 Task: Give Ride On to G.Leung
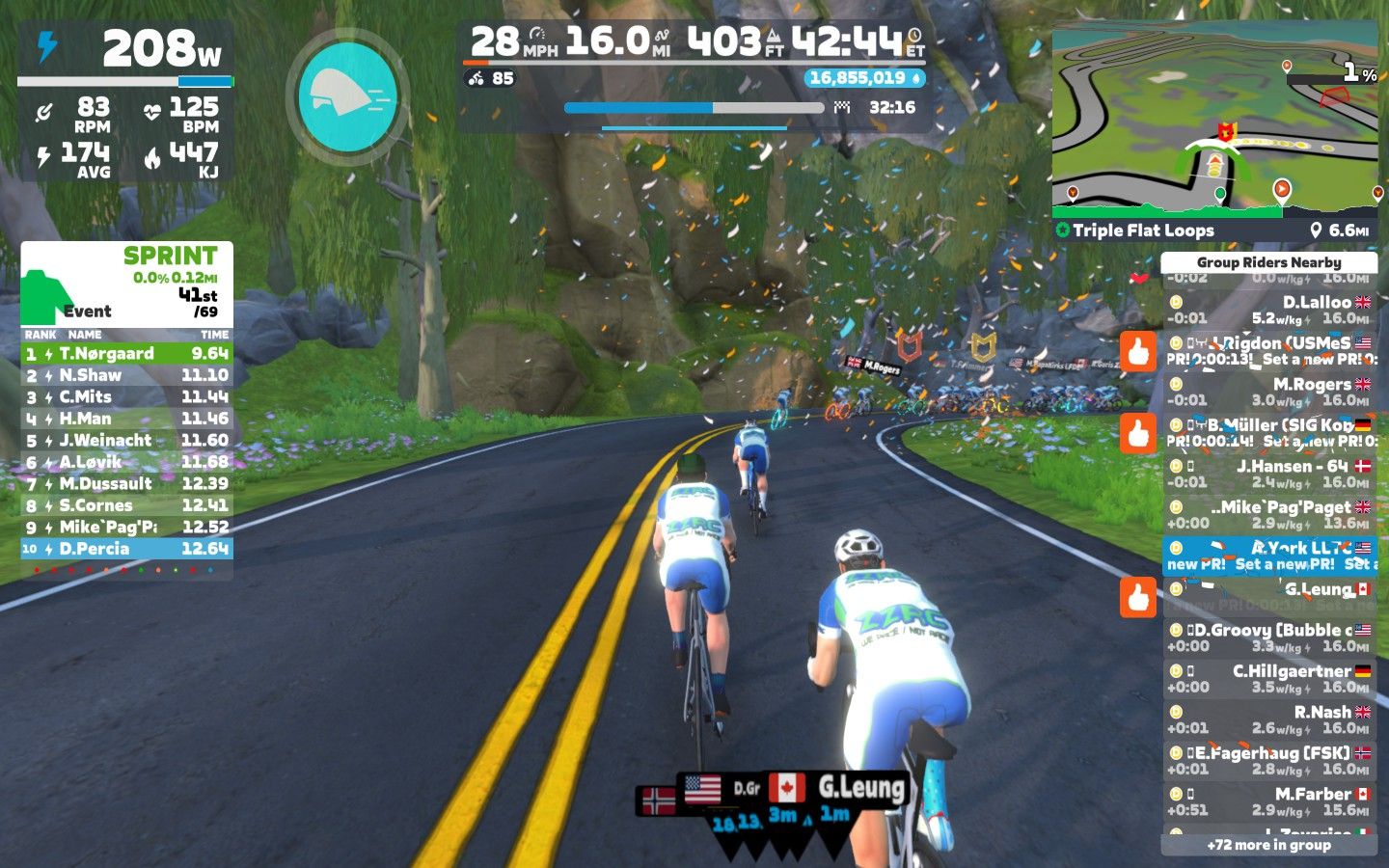point(1138,597)
